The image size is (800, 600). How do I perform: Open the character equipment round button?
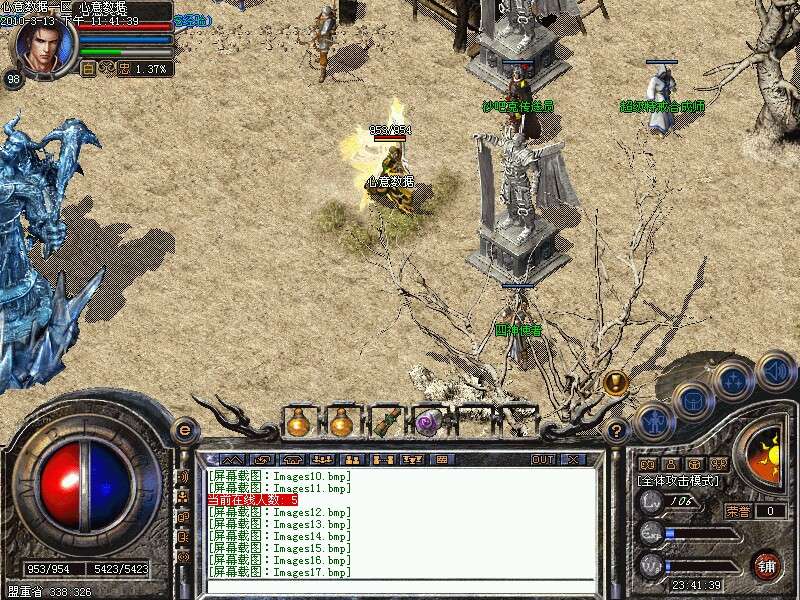[x=653, y=421]
